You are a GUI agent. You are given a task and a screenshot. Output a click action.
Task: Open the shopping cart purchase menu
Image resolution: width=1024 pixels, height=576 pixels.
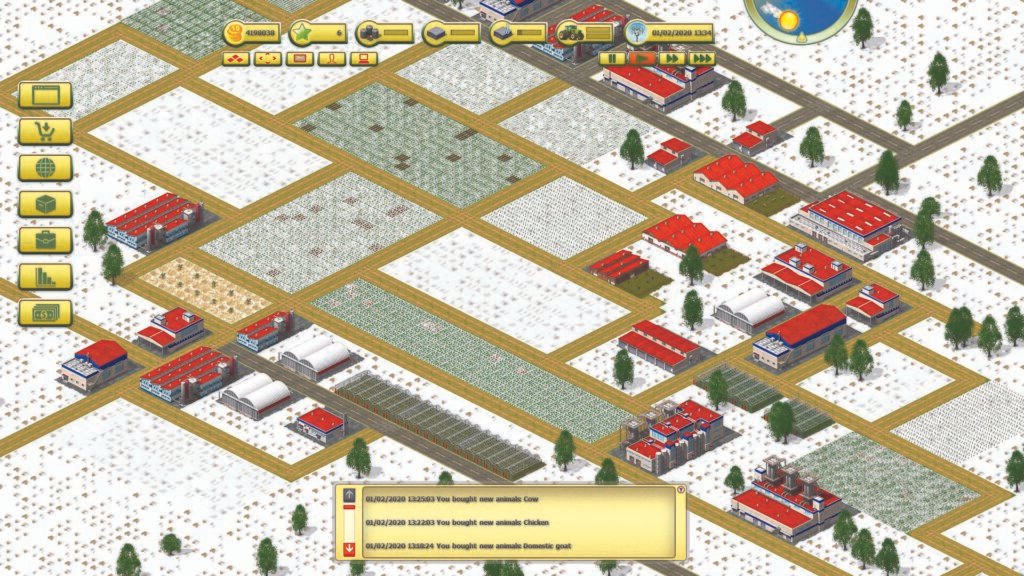45,131
